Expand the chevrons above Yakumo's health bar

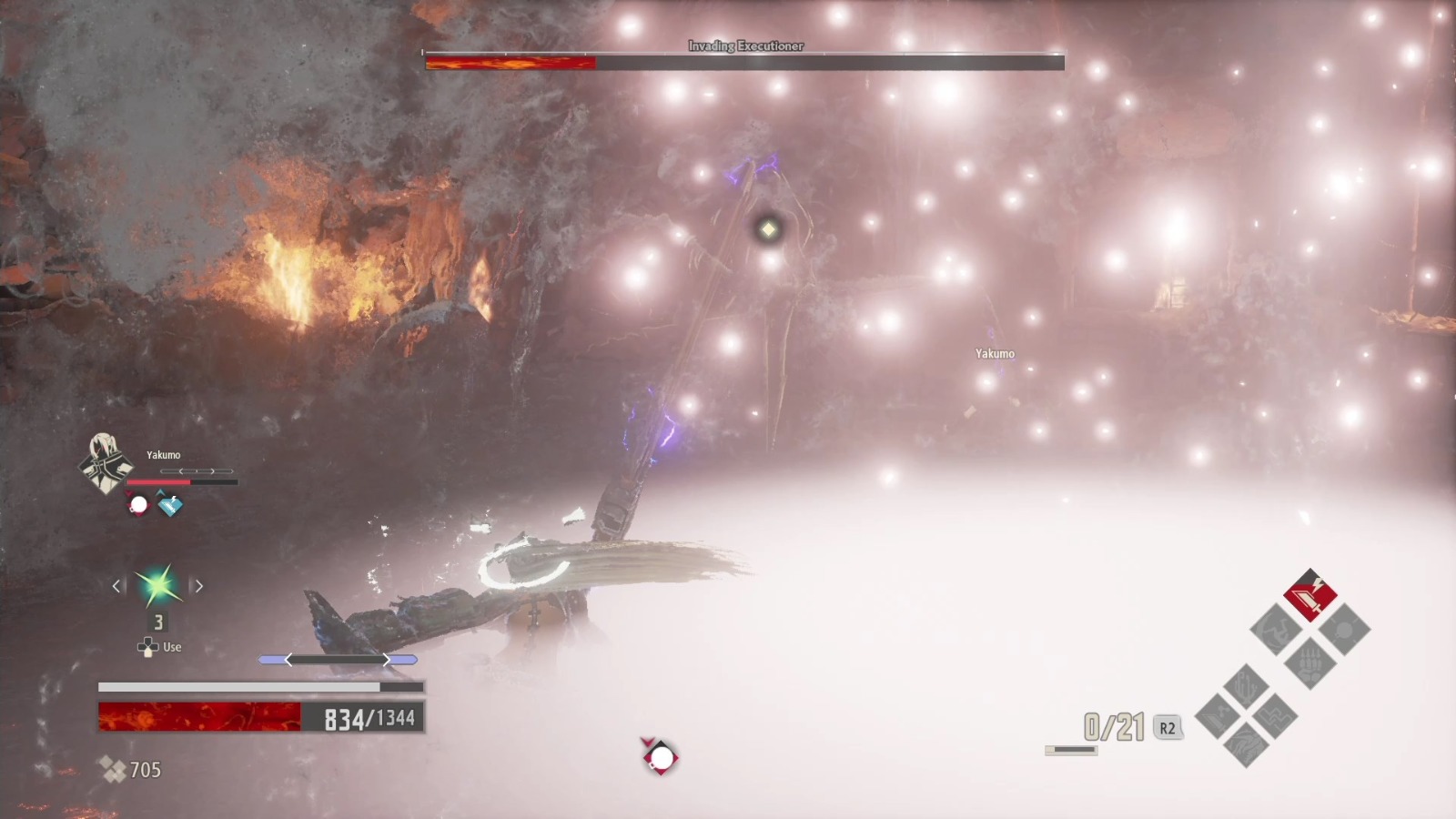pos(197,470)
